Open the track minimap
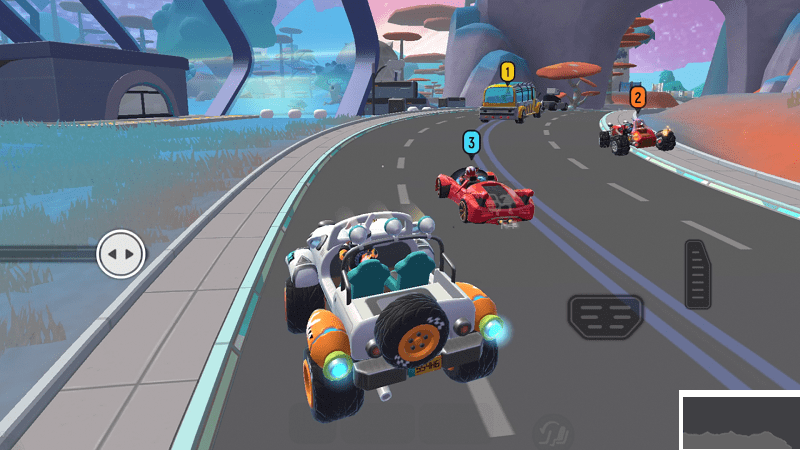 coord(740,421)
